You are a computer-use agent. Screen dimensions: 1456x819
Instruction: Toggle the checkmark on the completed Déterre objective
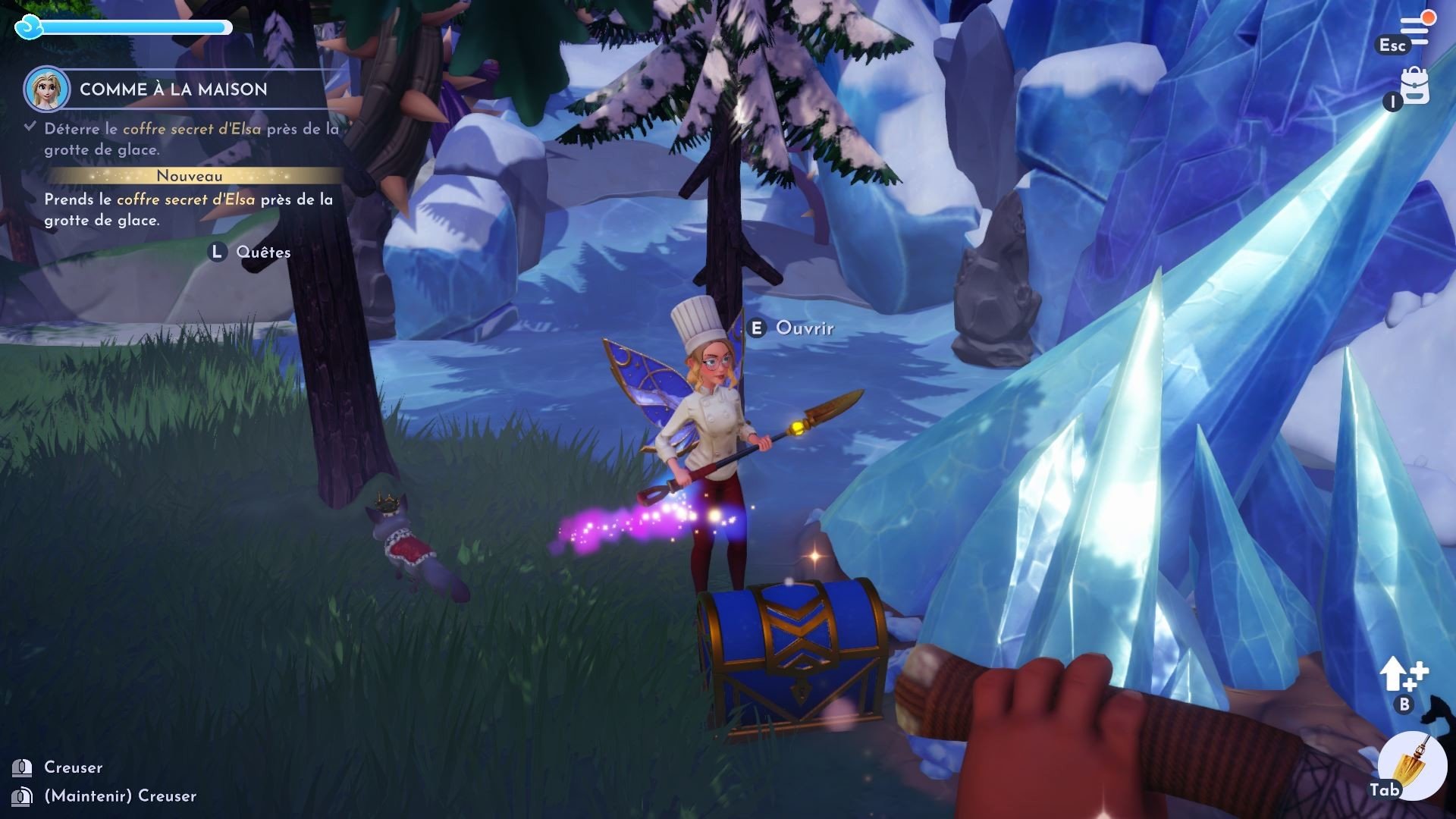coord(29,126)
